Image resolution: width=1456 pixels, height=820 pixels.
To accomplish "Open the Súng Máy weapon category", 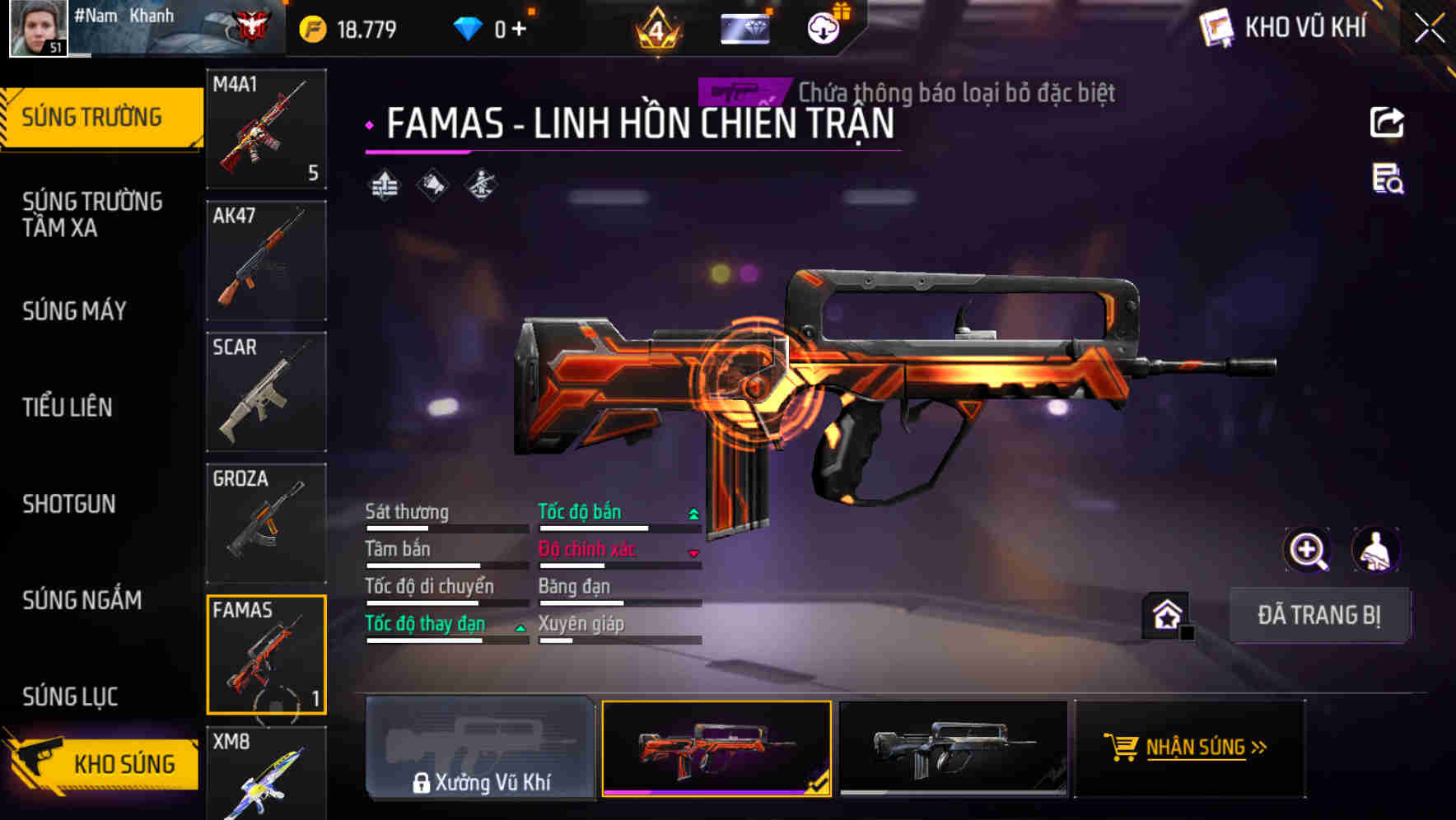I will [74, 310].
